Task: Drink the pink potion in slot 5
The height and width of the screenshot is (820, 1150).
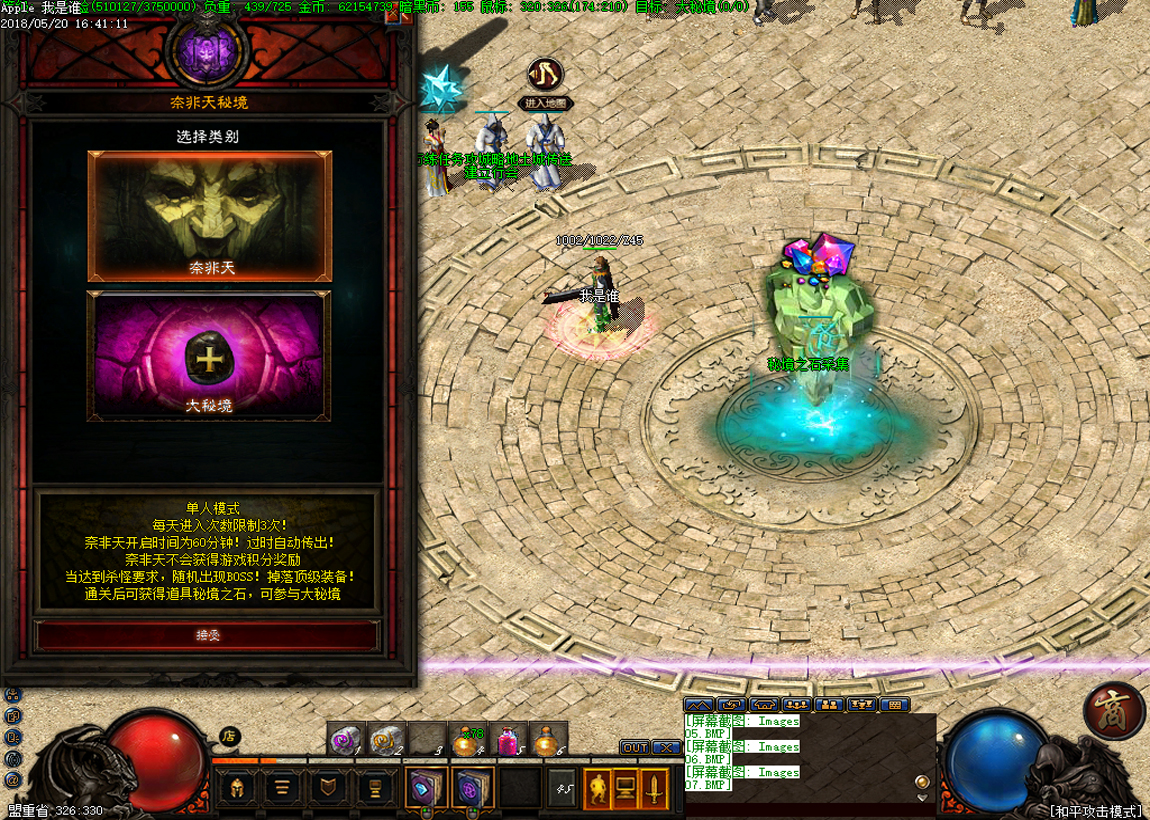Action: point(507,741)
